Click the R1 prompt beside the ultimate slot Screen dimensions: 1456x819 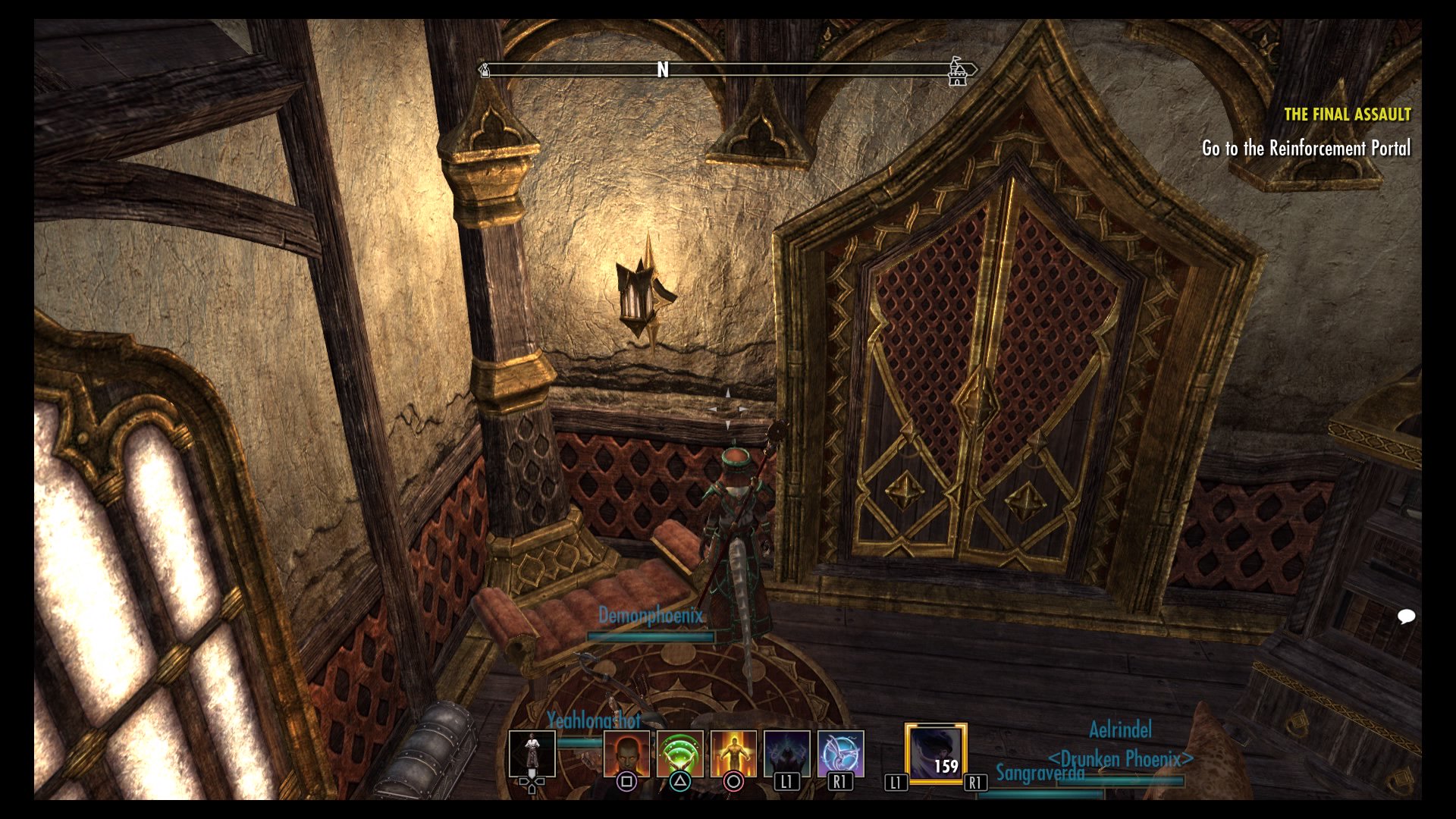[x=976, y=783]
